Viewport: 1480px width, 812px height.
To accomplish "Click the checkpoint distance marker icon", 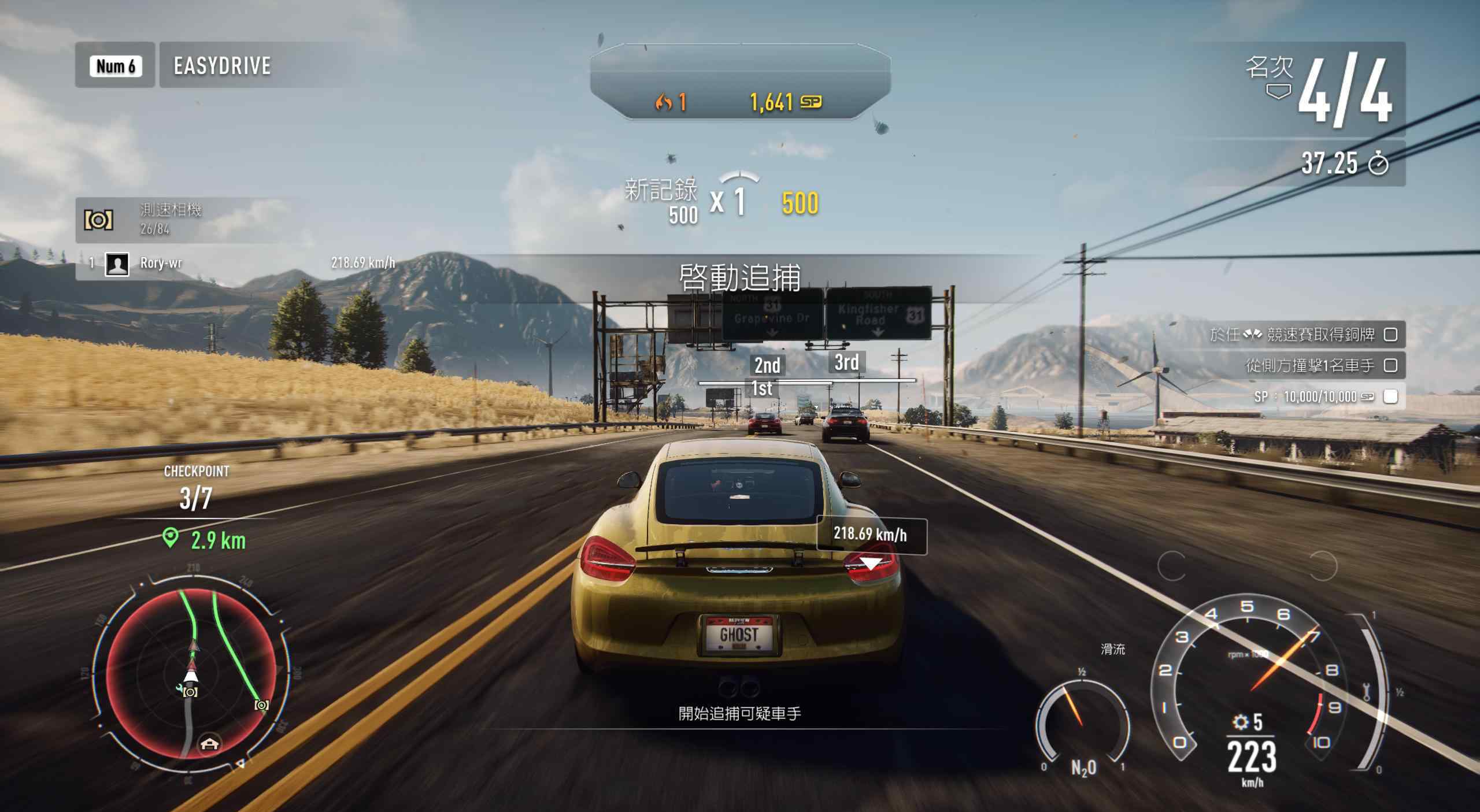I will (x=170, y=539).
